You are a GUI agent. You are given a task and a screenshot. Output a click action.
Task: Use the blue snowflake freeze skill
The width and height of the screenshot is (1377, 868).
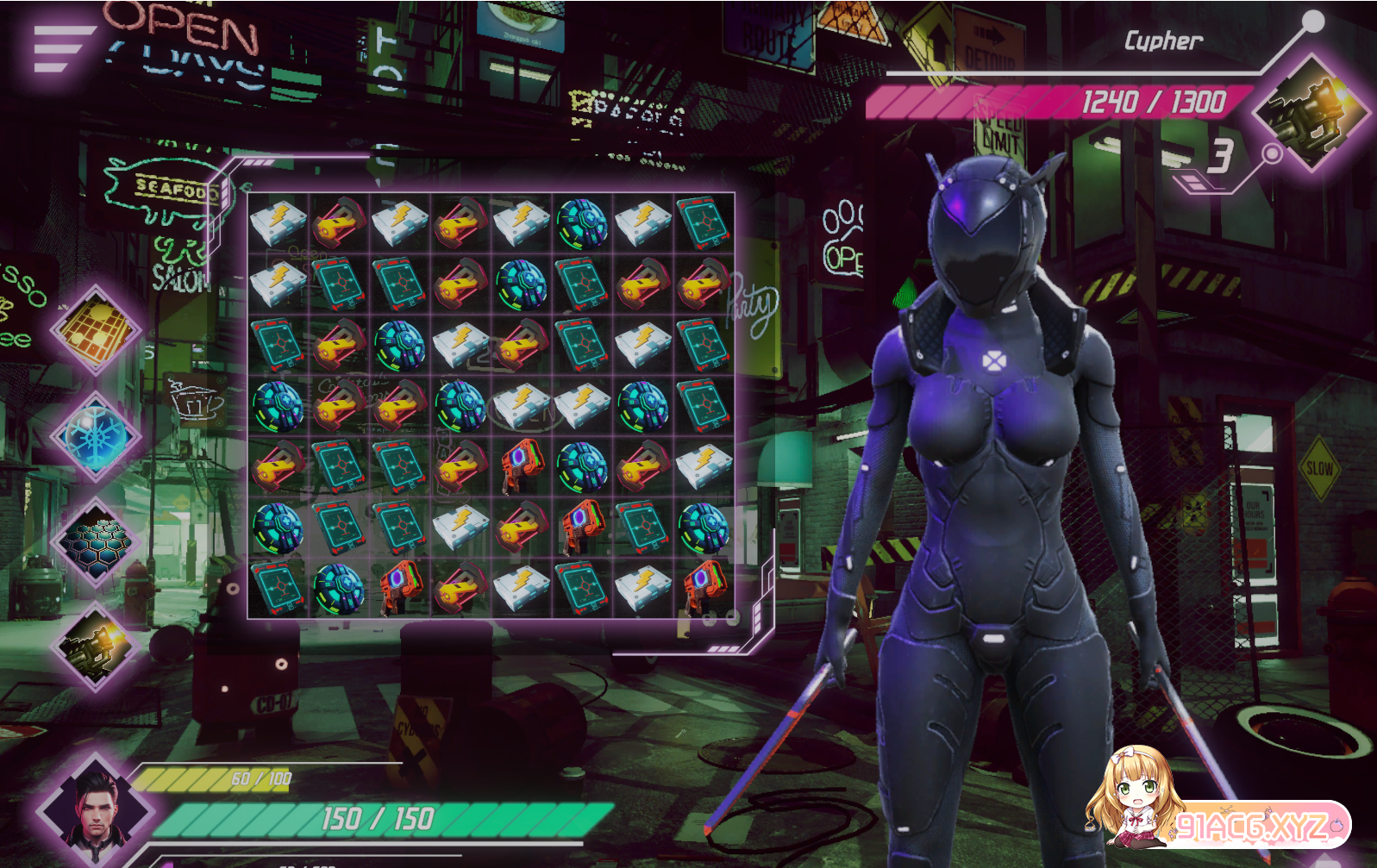click(95, 436)
